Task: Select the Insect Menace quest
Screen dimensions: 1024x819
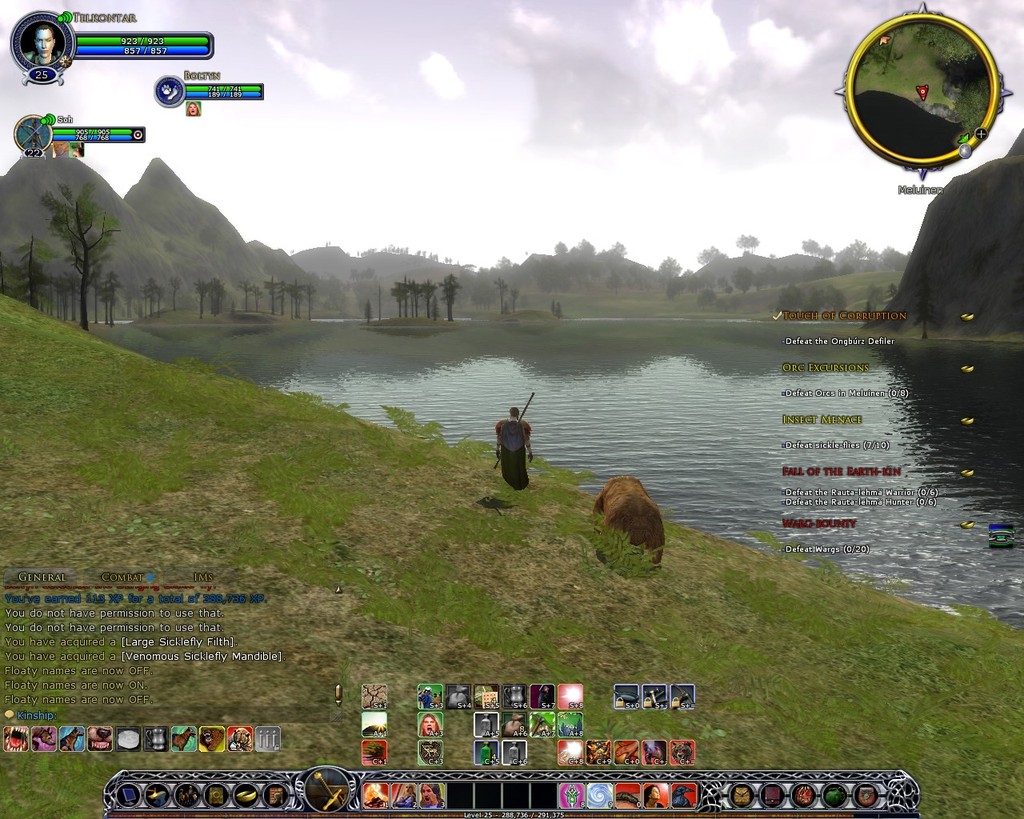Action: [822, 420]
